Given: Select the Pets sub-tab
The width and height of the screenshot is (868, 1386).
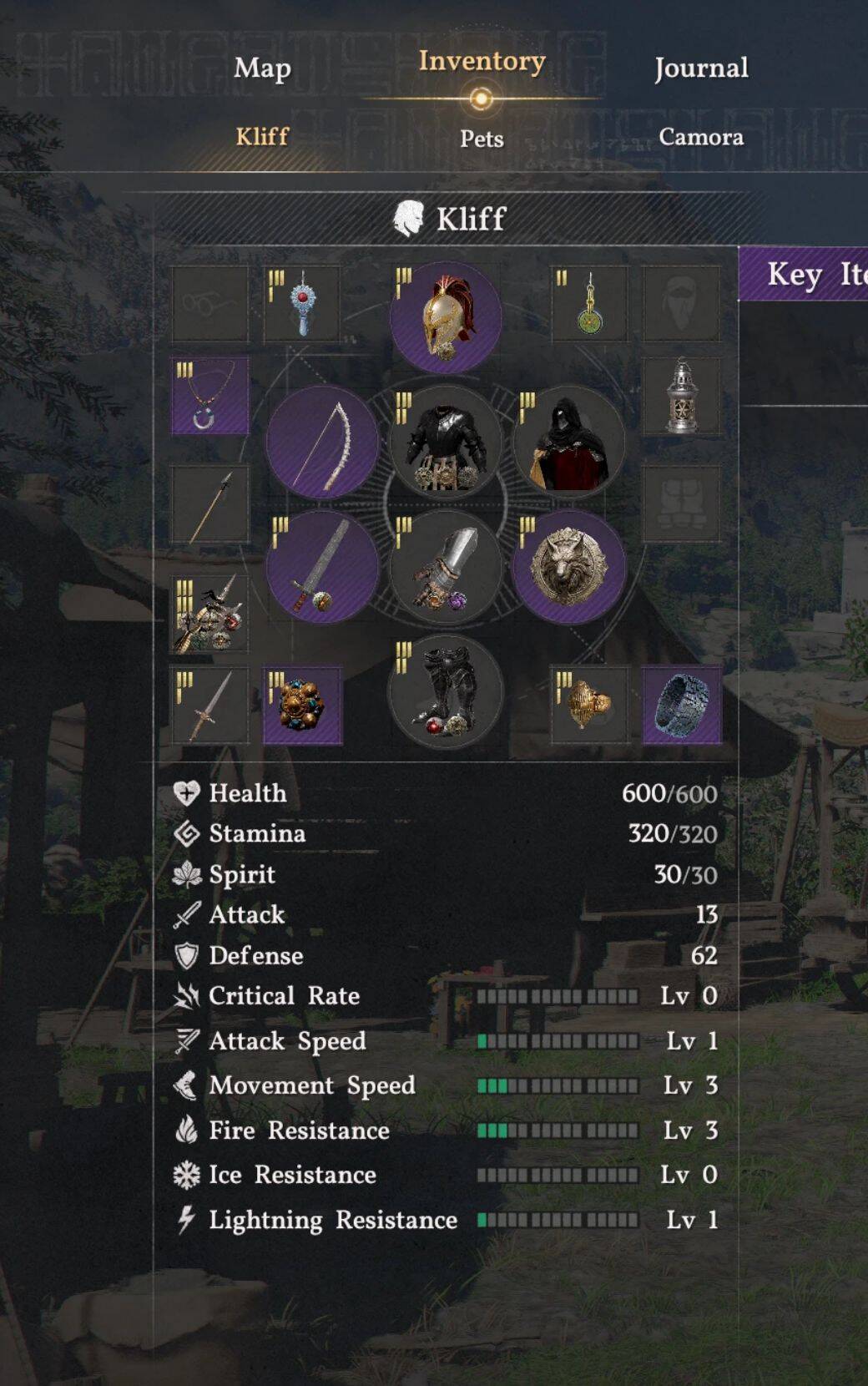Looking at the screenshot, I should click(x=482, y=139).
